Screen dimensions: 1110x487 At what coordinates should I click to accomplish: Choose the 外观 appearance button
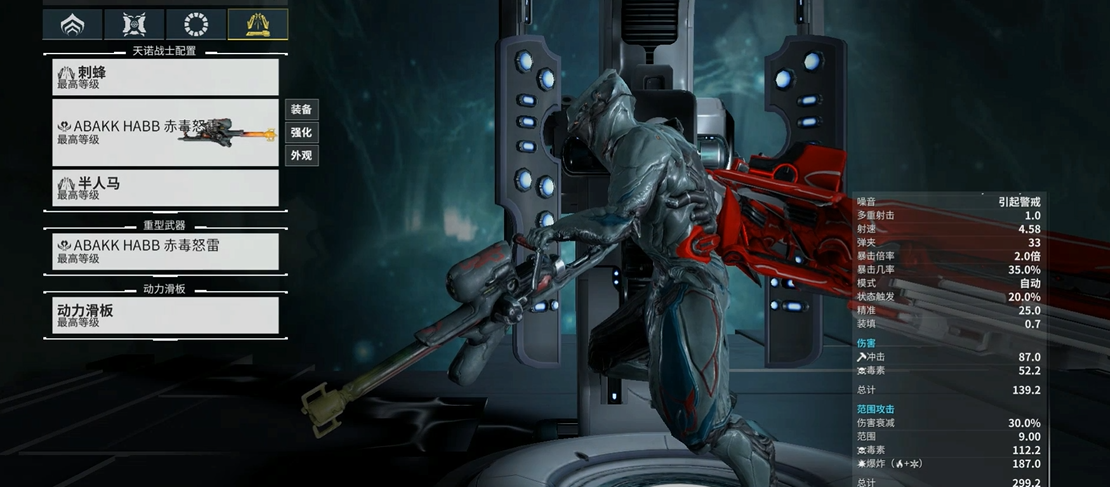pyautogui.click(x=301, y=155)
